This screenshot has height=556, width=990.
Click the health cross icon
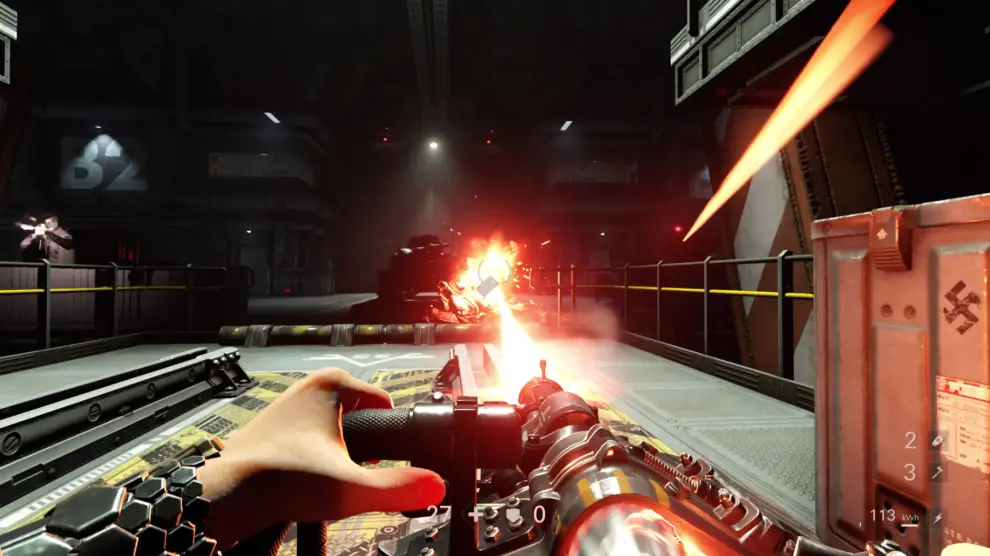tap(476, 514)
